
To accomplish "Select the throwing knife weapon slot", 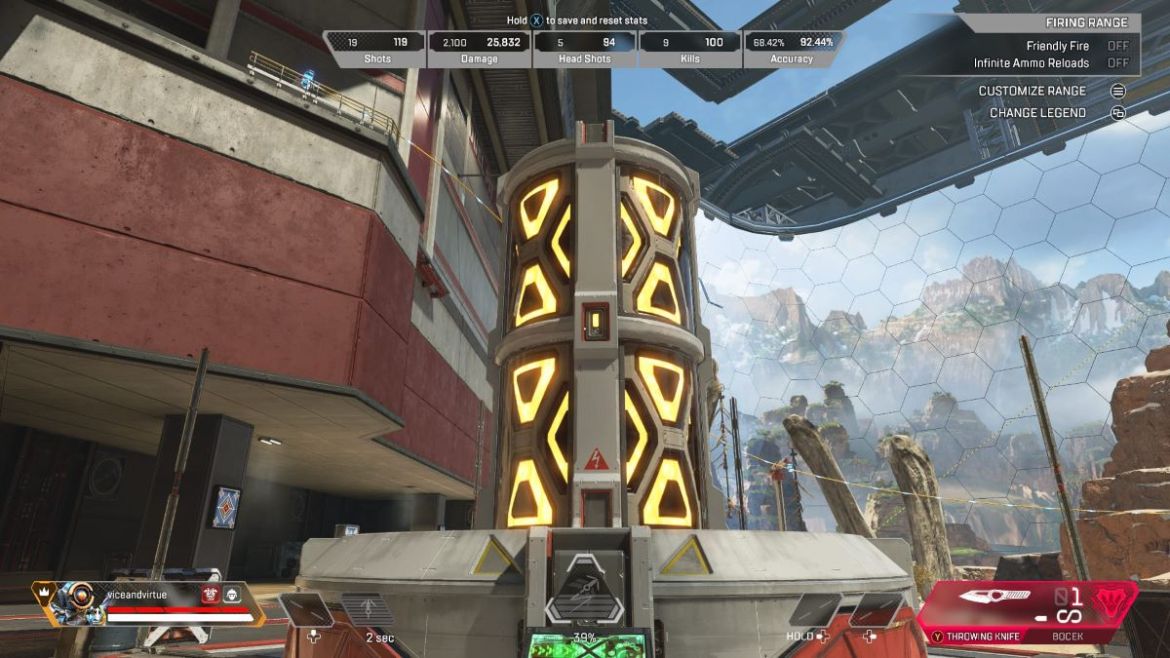I will 994,600.
